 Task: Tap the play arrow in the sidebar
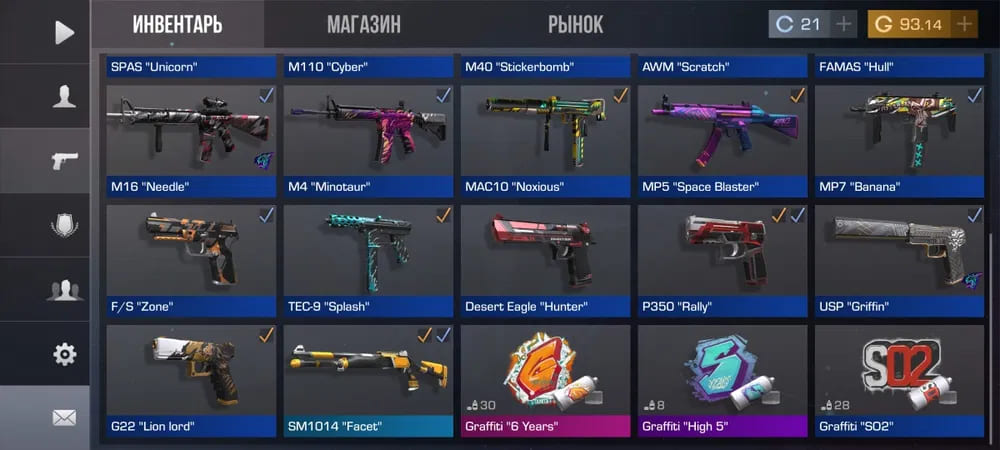point(64,32)
